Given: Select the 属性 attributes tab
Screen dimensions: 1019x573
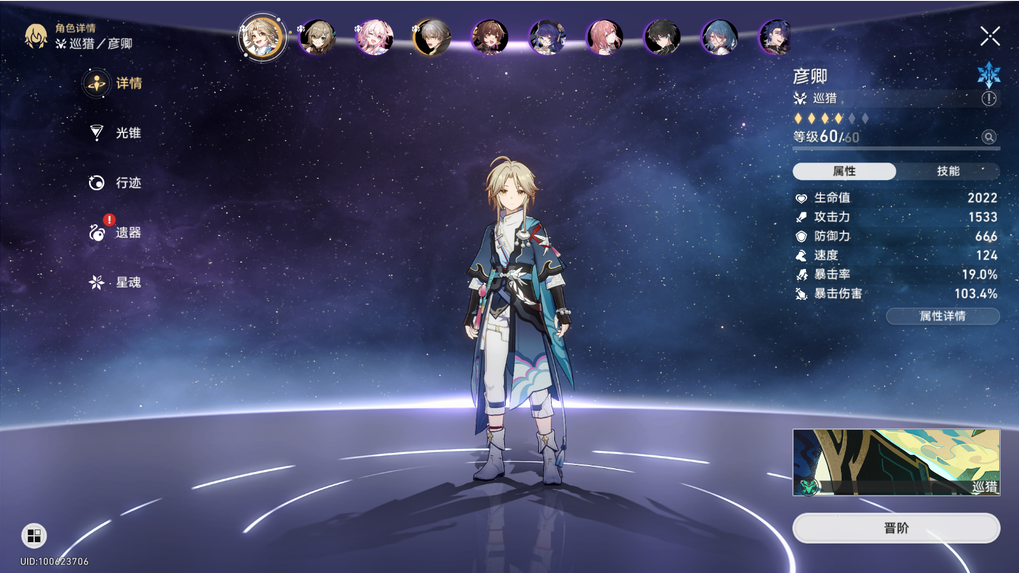Looking at the screenshot, I should [x=844, y=172].
